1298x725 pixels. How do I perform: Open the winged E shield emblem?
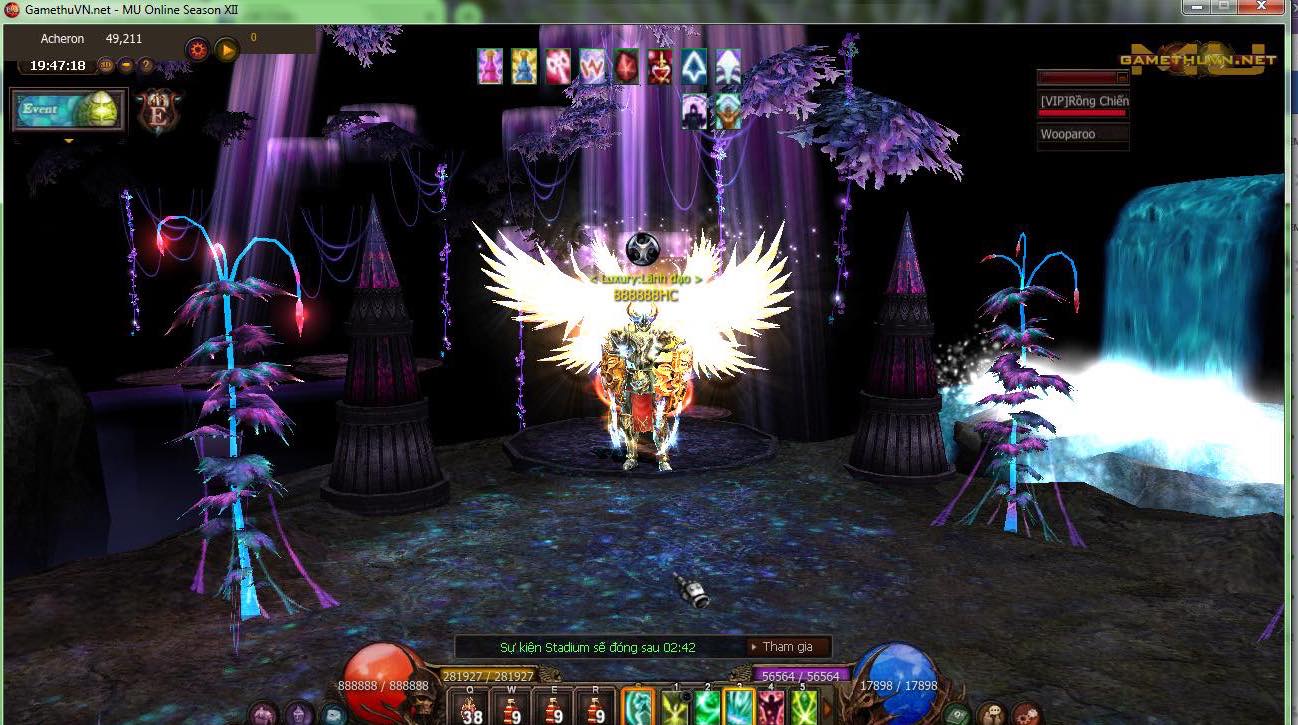(158, 108)
